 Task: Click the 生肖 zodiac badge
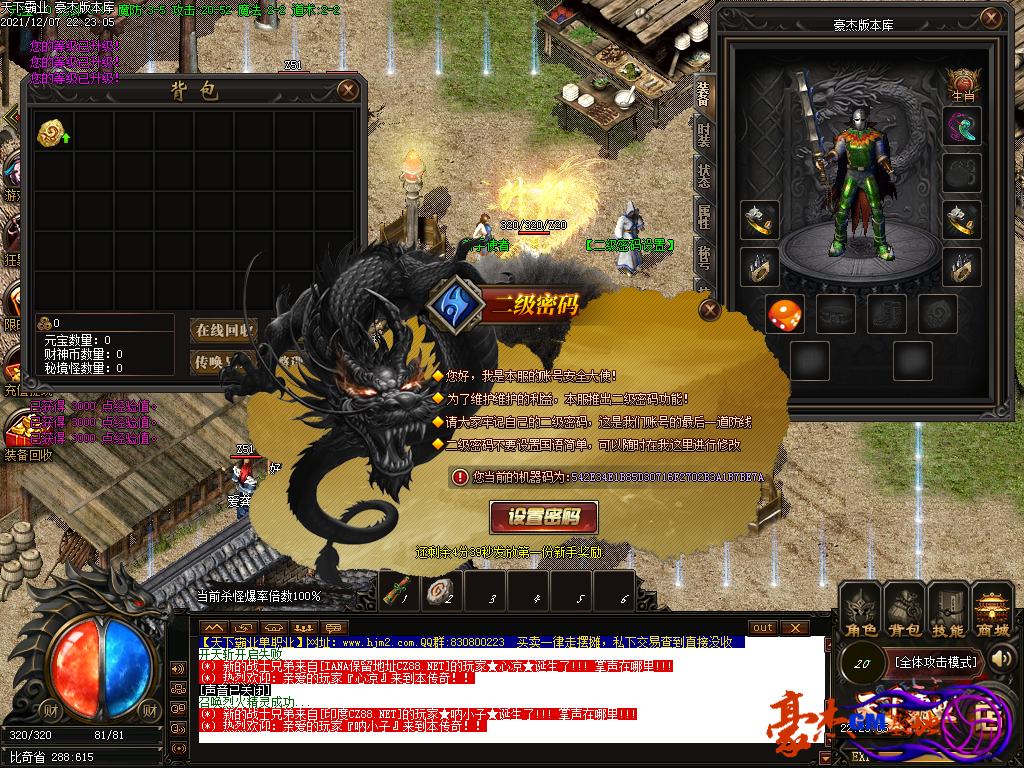pos(962,85)
